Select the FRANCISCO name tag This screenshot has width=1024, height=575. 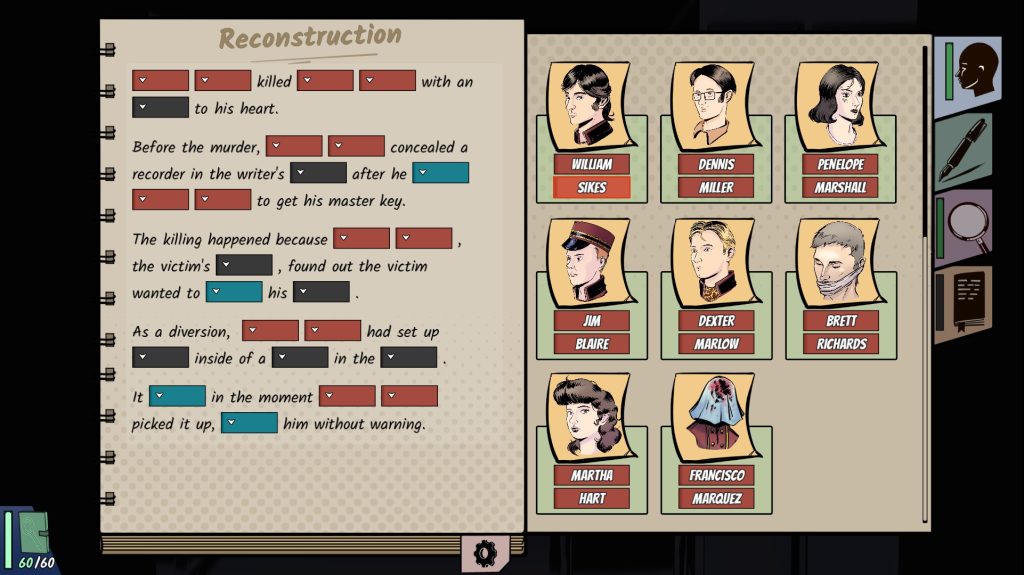pyautogui.click(x=716, y=475)
